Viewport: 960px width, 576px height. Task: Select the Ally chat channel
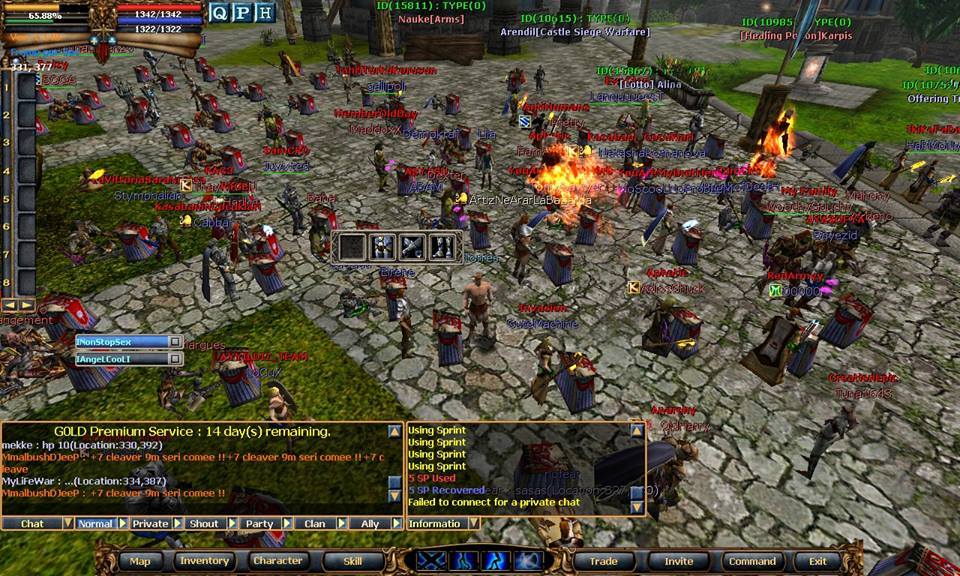[370, 523]
